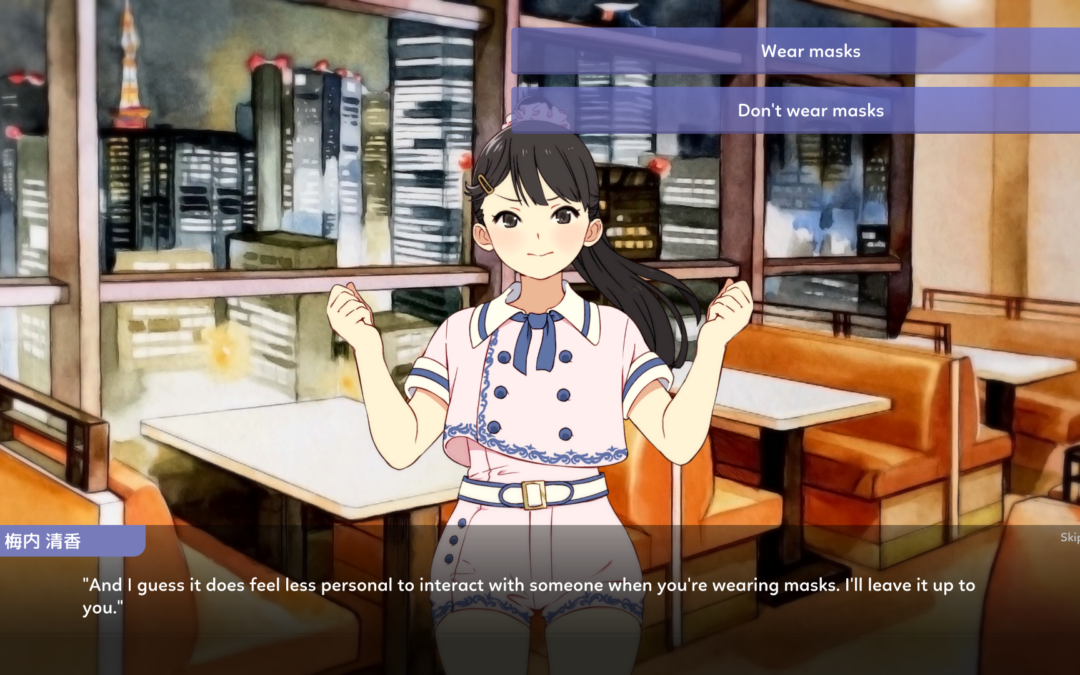The image size is (1080, 675).
Task: Choose the "Wear masks" option
Action: point(810,51)
